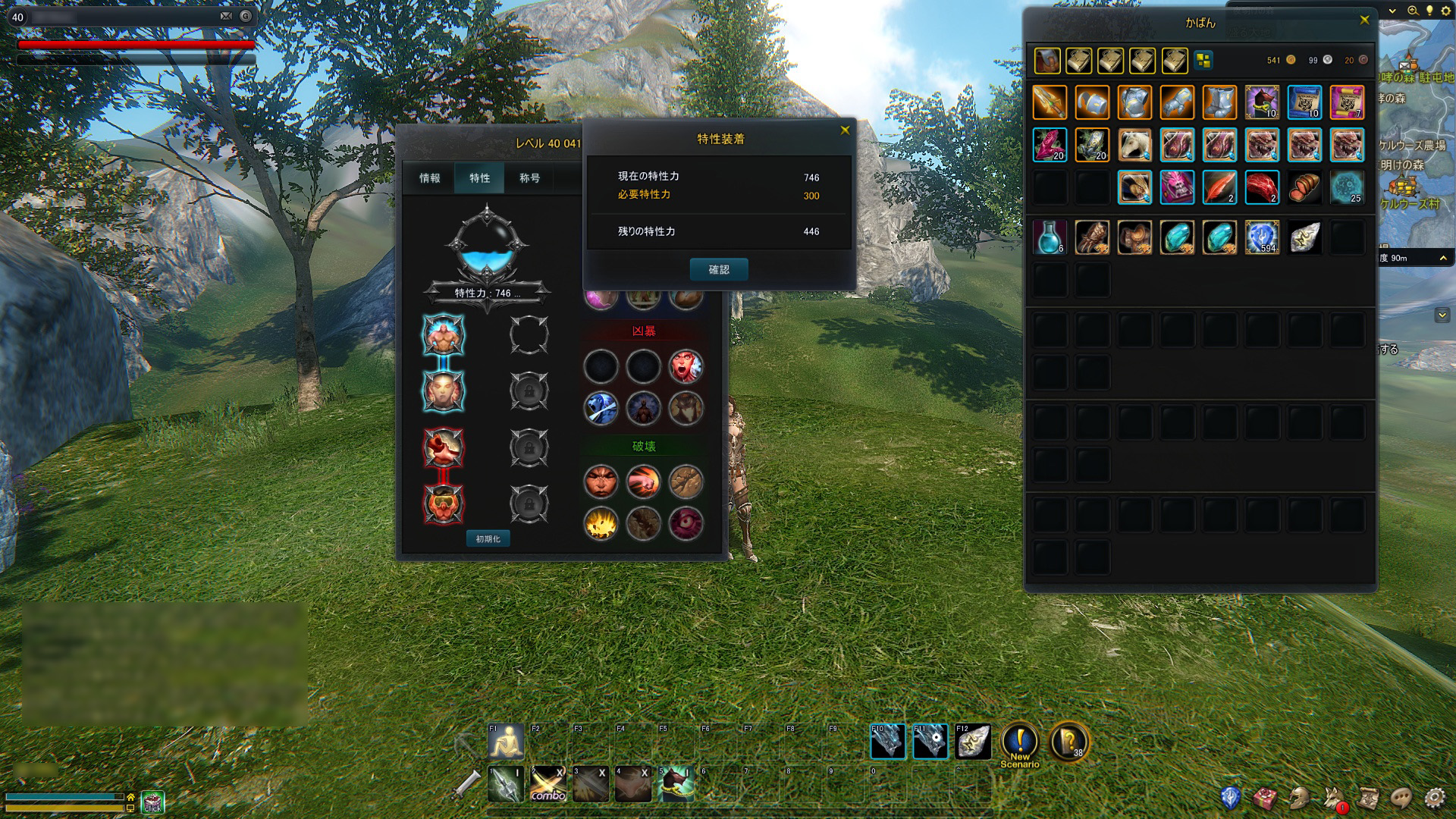Select the 特性 traits tab
Image resolution: width=1456 pixels, height=819 pixels.
[479, 178]
